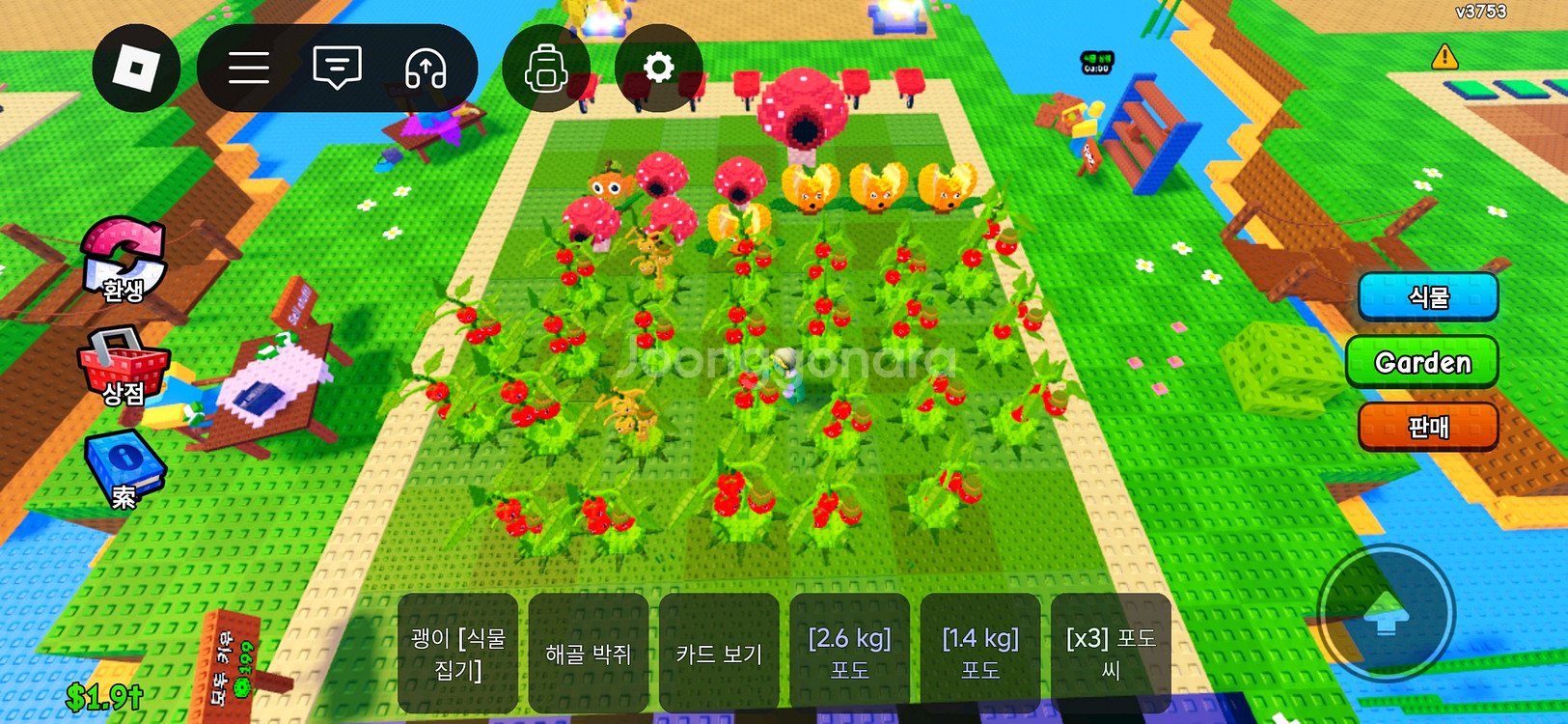Tap the orange 판매 sell button
This screenshot has height=724, width=1568.
[x=1427, y=426]
